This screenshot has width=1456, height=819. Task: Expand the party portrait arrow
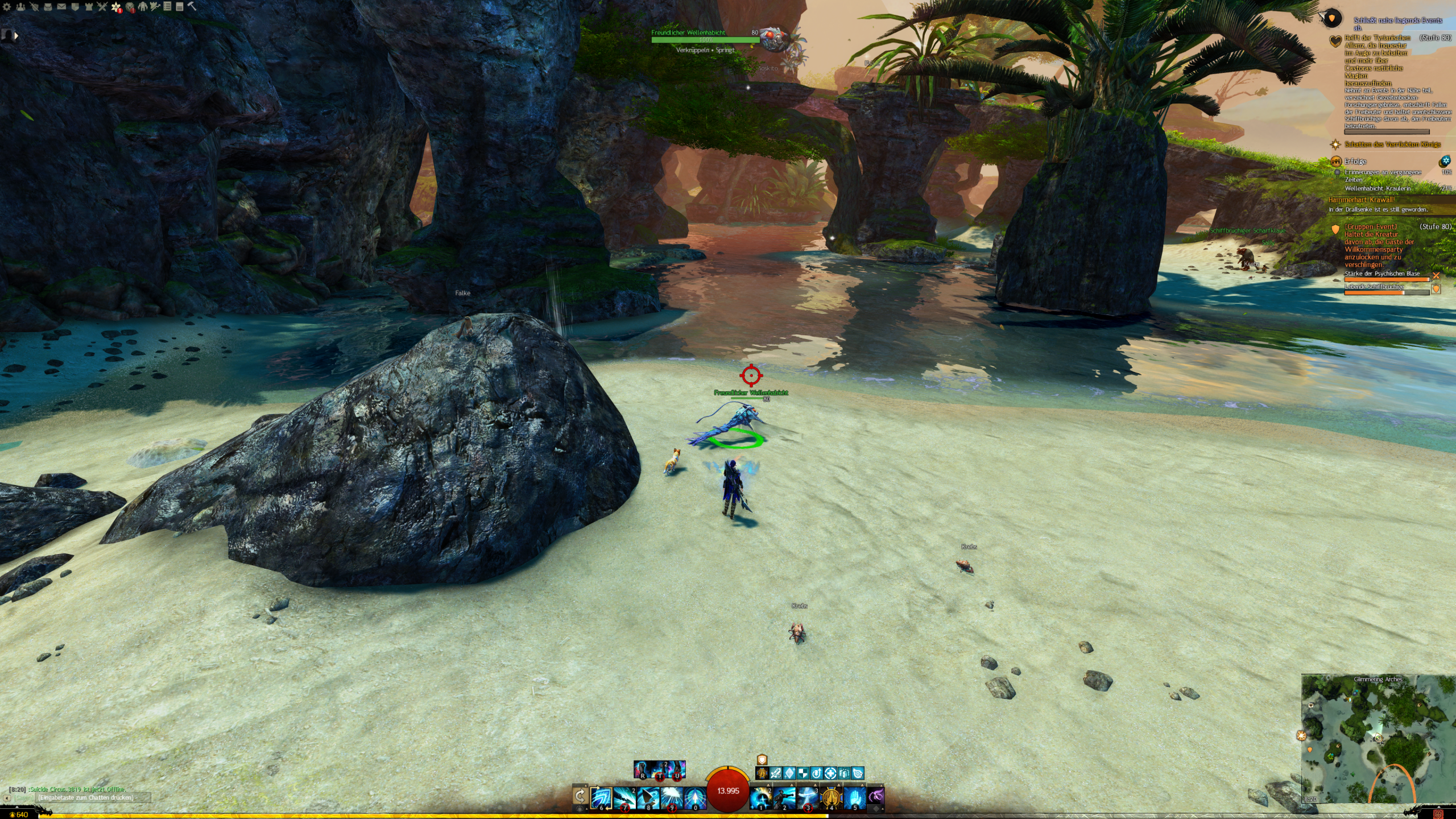click(16, 36)
